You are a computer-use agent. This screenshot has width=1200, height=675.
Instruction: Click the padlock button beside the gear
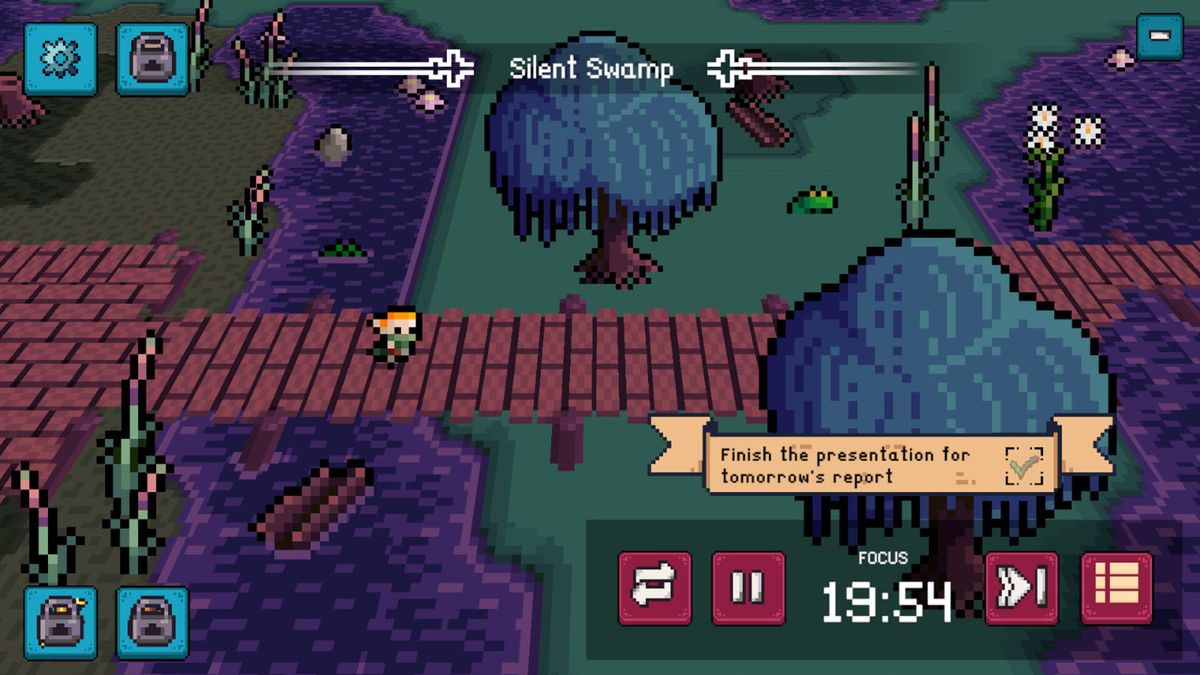pos(152,59)
